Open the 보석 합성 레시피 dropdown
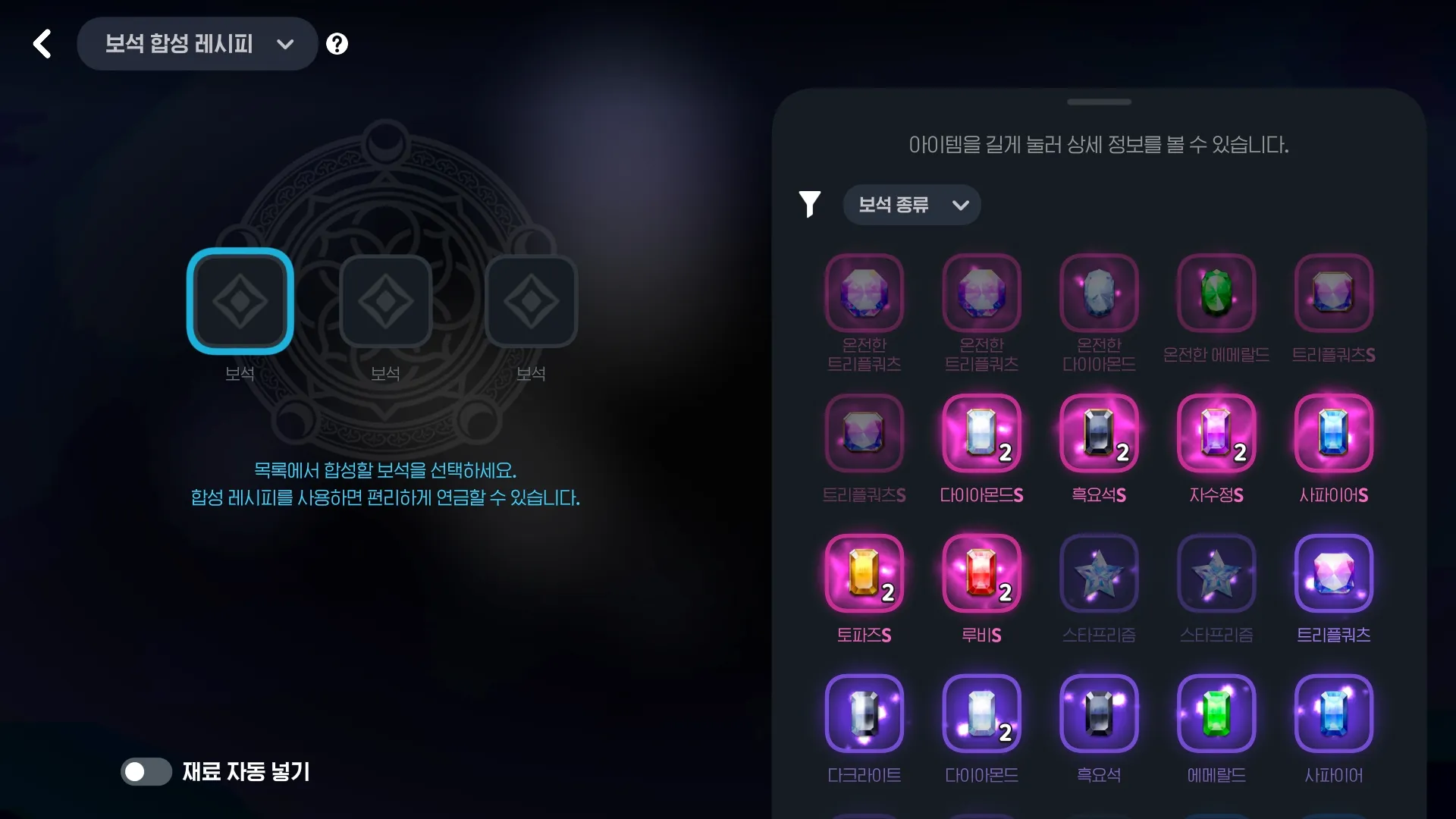Image resolution: width=1456 pixels, height=819 pixels. tap(197, 44)
